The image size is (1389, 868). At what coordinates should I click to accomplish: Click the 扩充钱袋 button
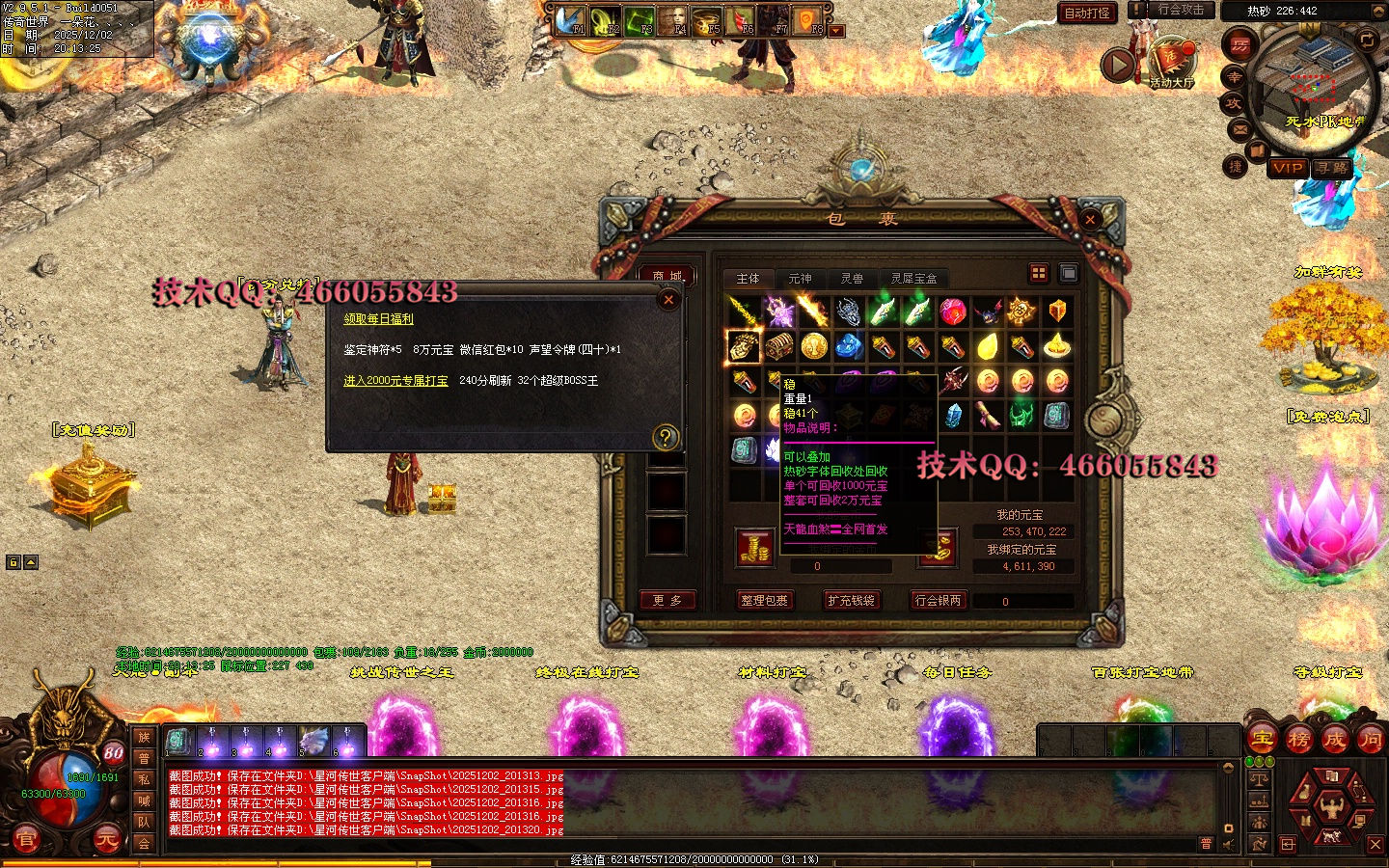point(851,600)
